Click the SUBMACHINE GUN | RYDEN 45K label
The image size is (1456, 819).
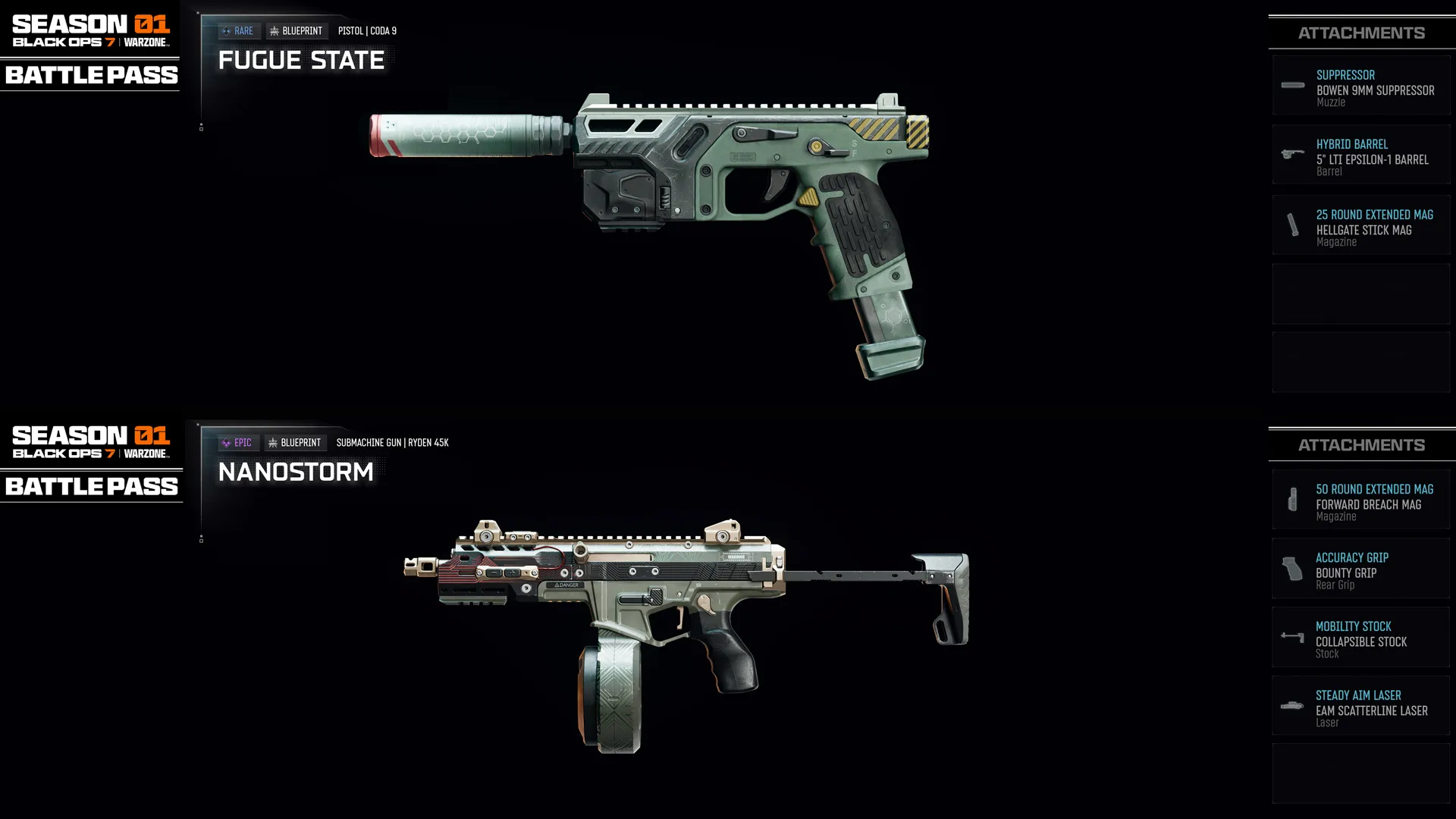coord(392,442)
